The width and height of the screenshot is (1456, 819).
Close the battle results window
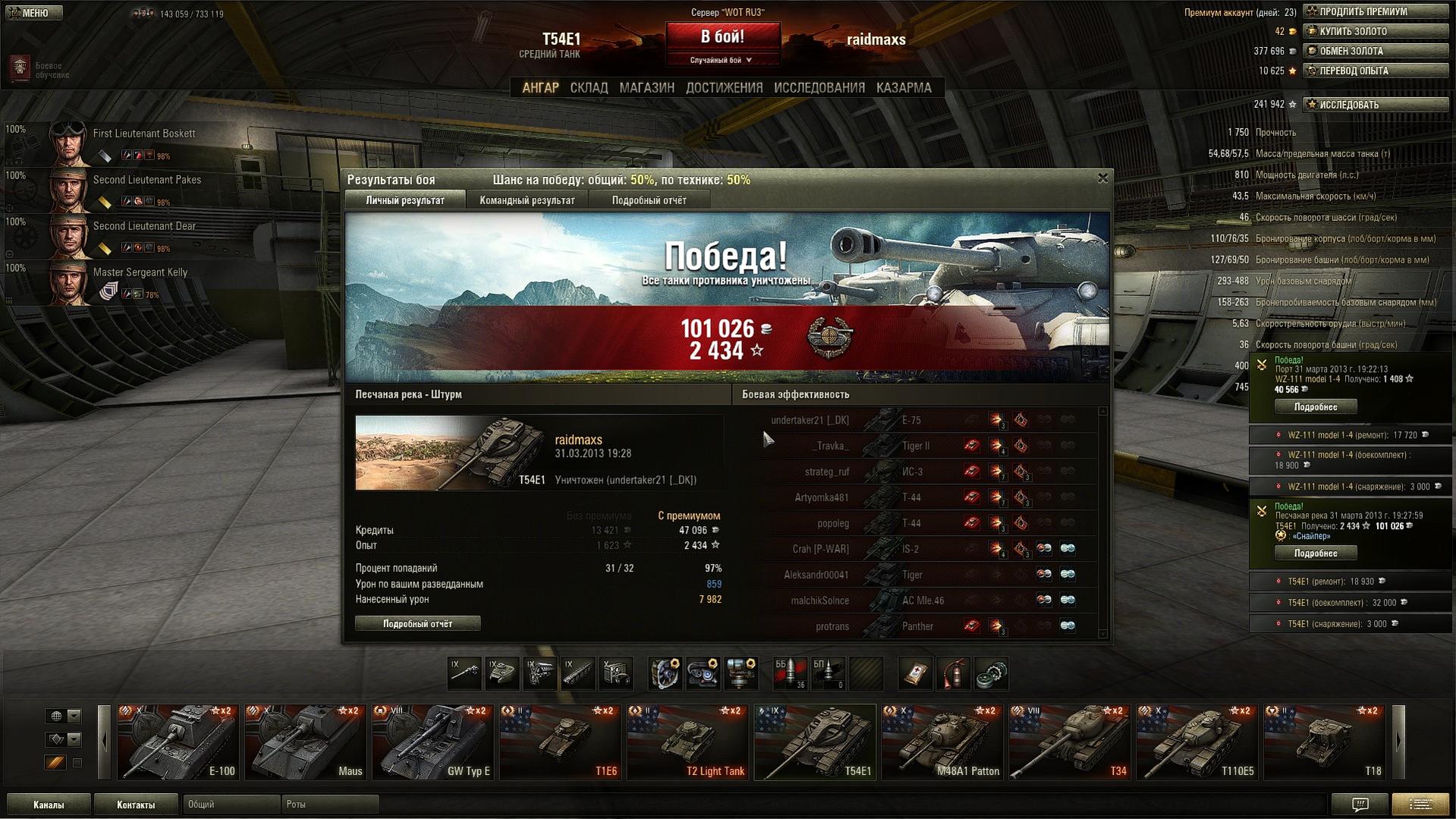coord(1102,178)
